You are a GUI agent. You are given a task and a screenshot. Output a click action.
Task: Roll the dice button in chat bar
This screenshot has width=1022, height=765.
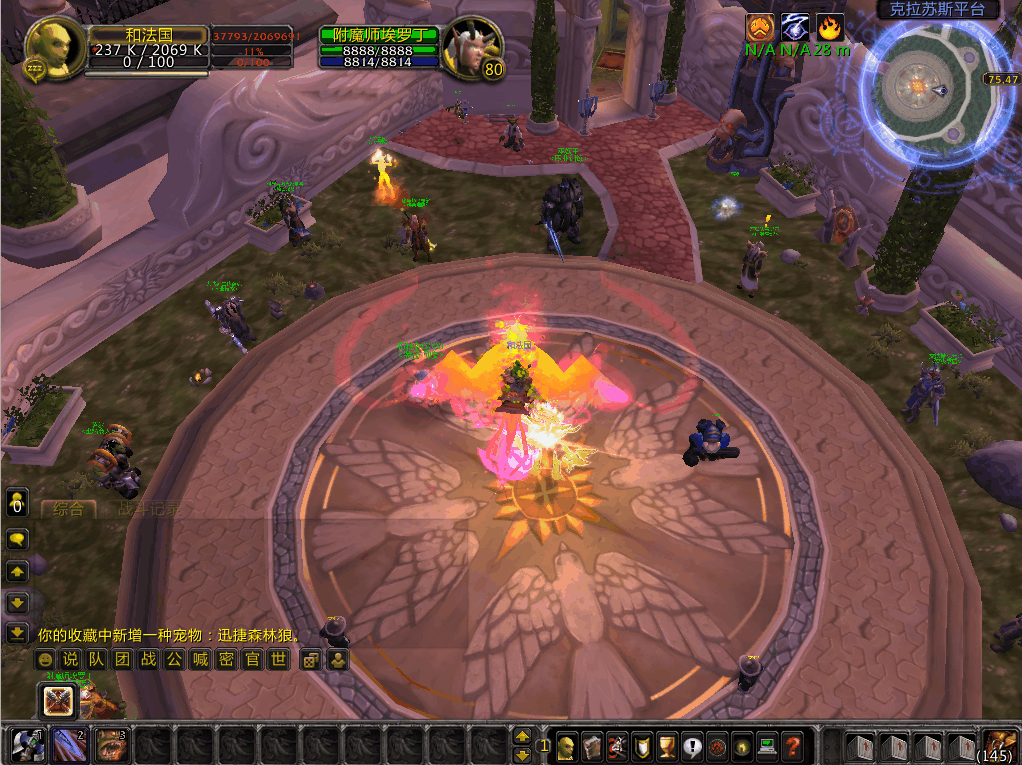[311, 659]
